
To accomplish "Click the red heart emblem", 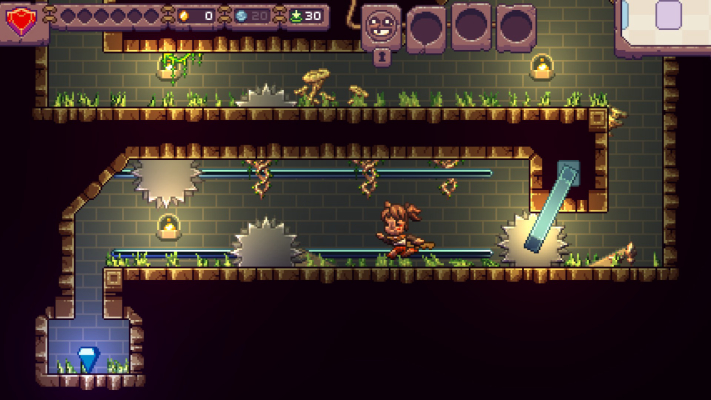I will pos(20,19).
